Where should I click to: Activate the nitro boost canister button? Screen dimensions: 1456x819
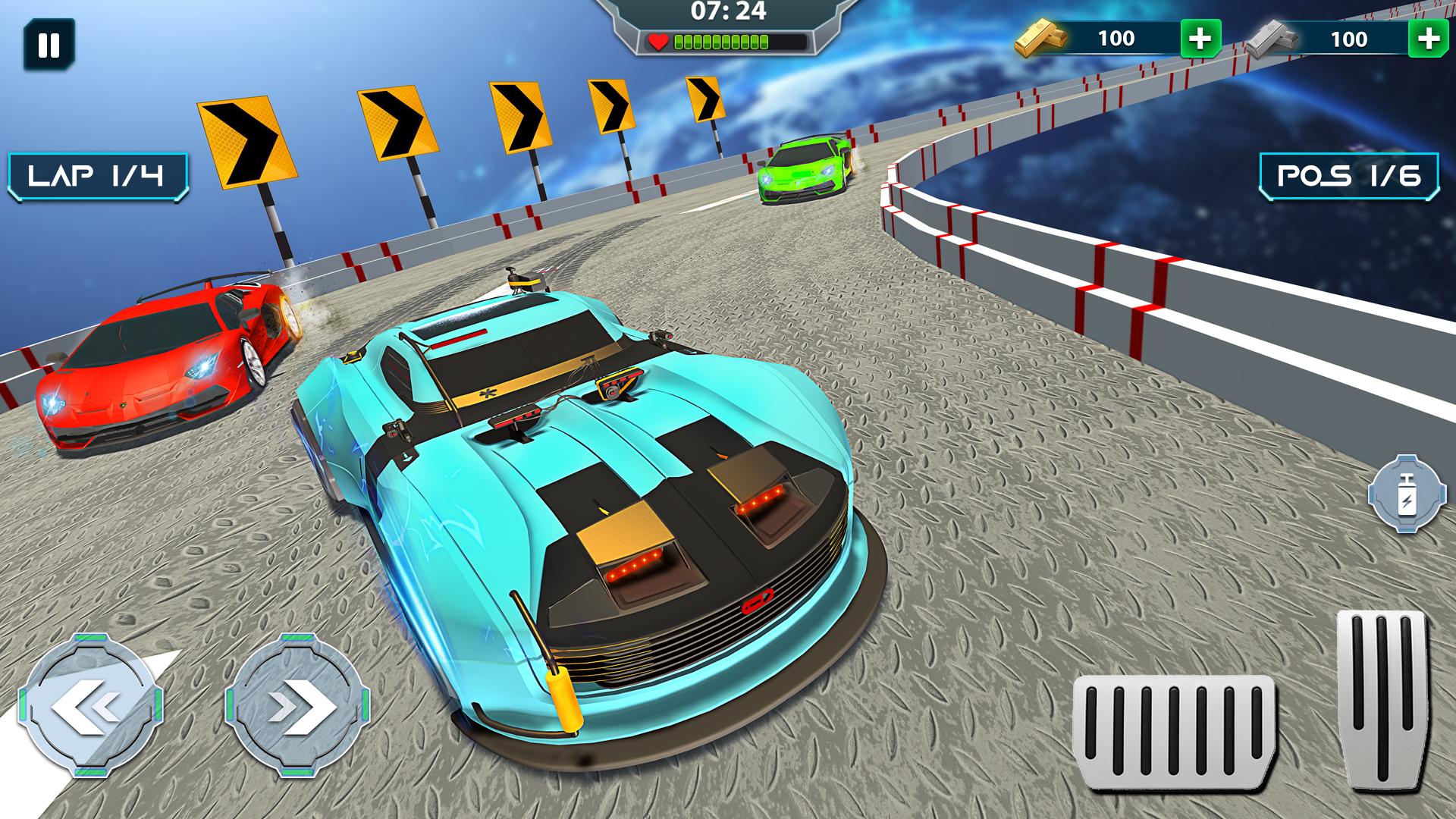(x=1406, y=493)
